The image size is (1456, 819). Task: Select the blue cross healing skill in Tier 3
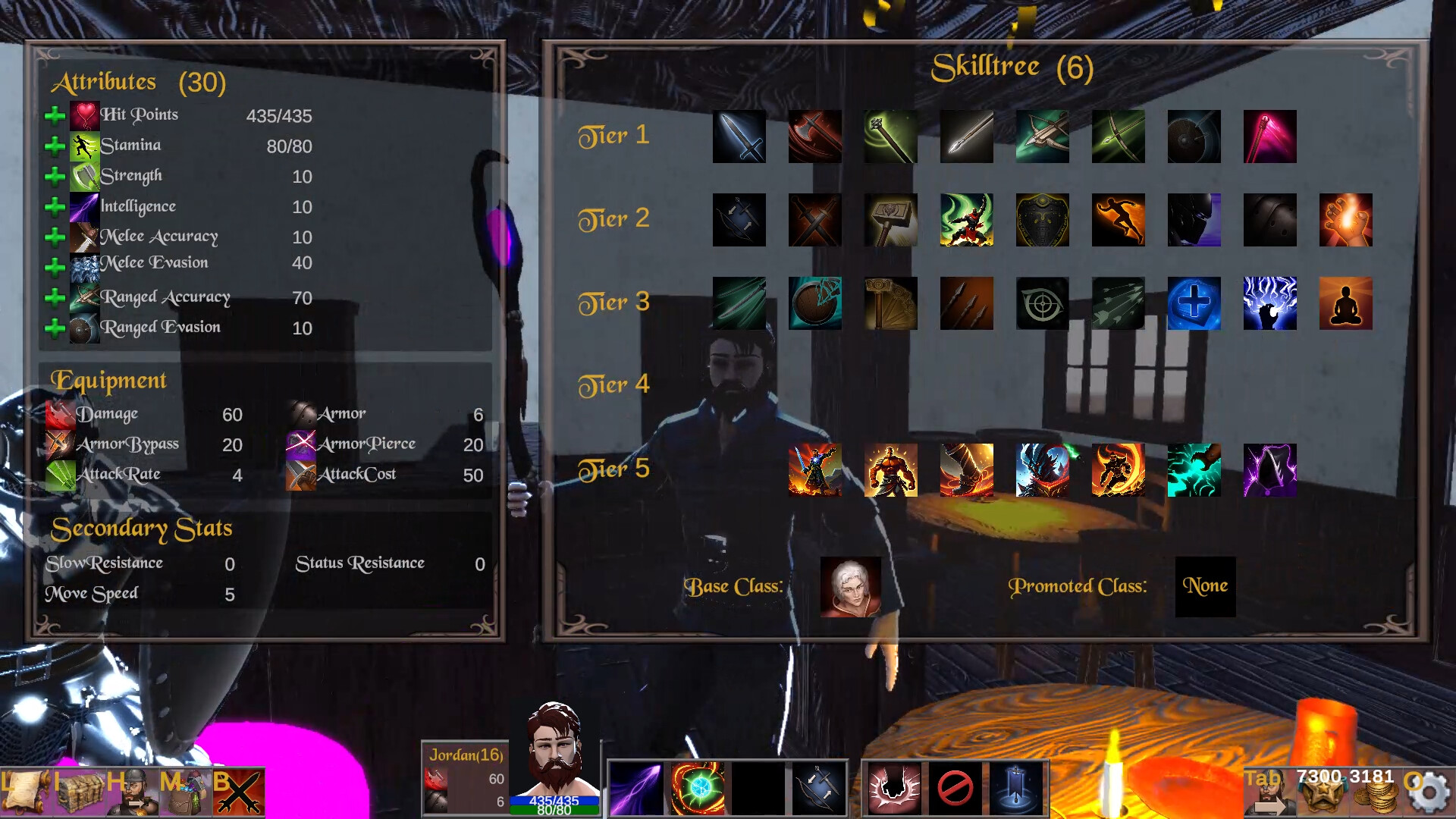(x=1194, y=304)
